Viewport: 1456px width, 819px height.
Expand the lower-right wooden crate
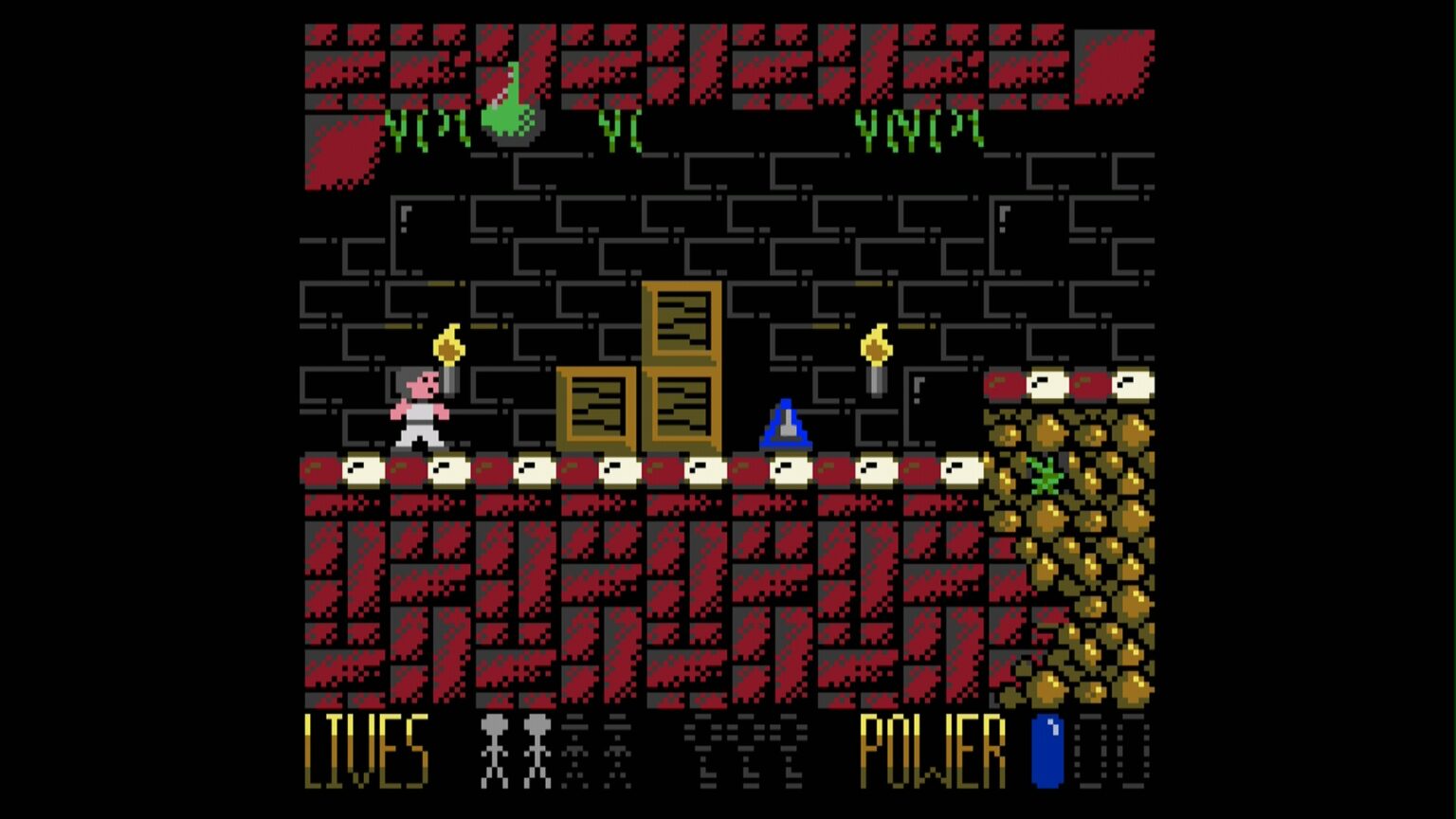[x=684, y=408]
